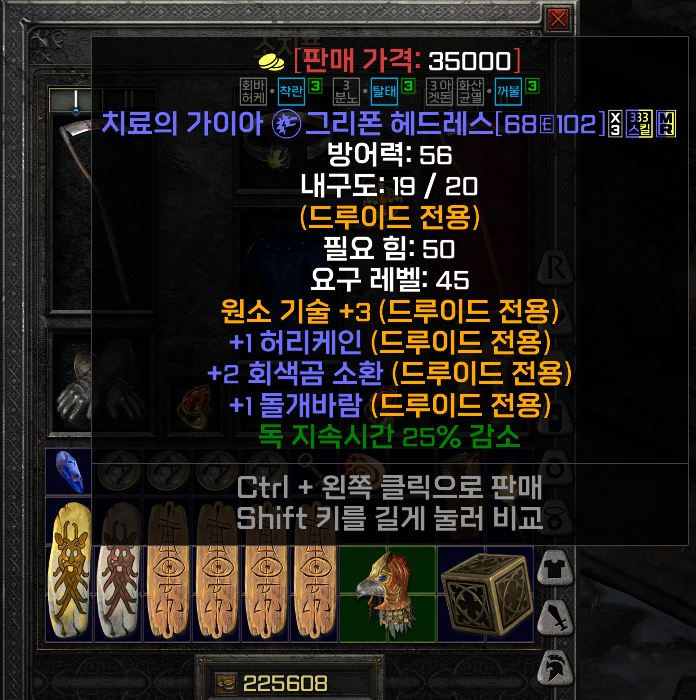
Task: Switch to the sword weapons tab
Action: pyautogui.click(x=553, y=617)
